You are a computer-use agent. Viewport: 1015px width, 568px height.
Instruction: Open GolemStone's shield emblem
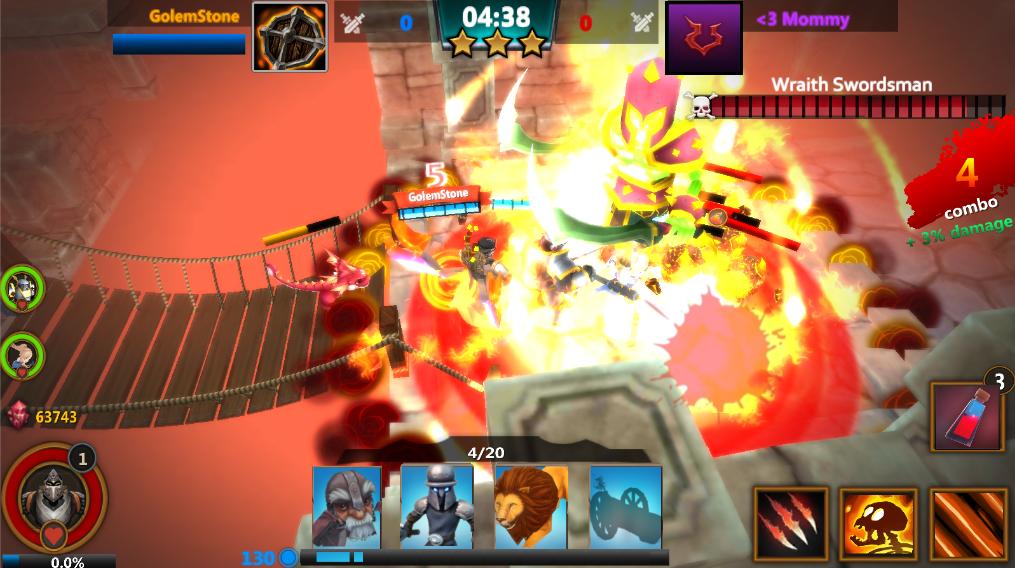pos(289,37)
